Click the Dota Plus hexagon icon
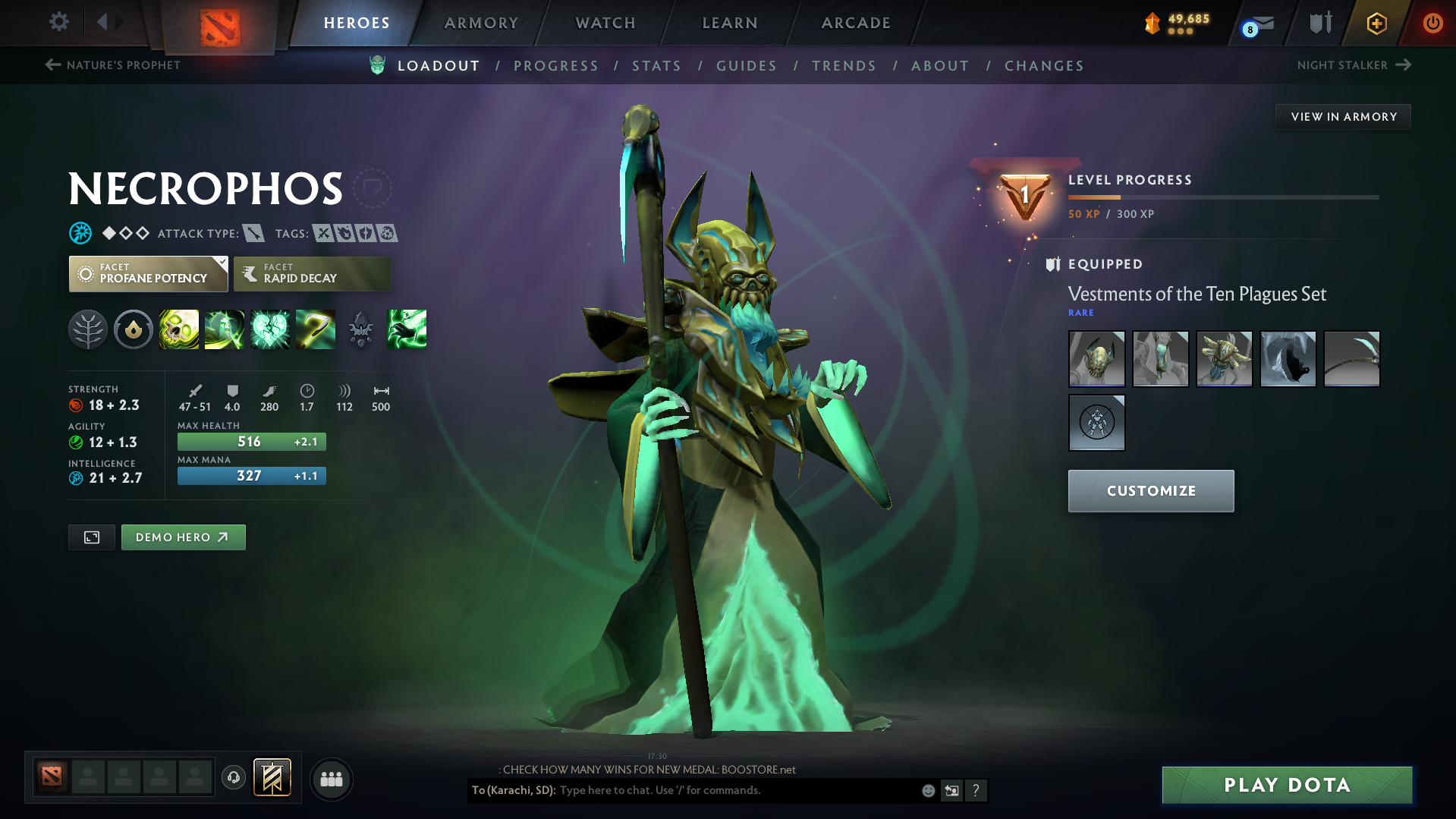This screenshot has height=819, width=1456. pyautogui.click(x=1376, y=24)
